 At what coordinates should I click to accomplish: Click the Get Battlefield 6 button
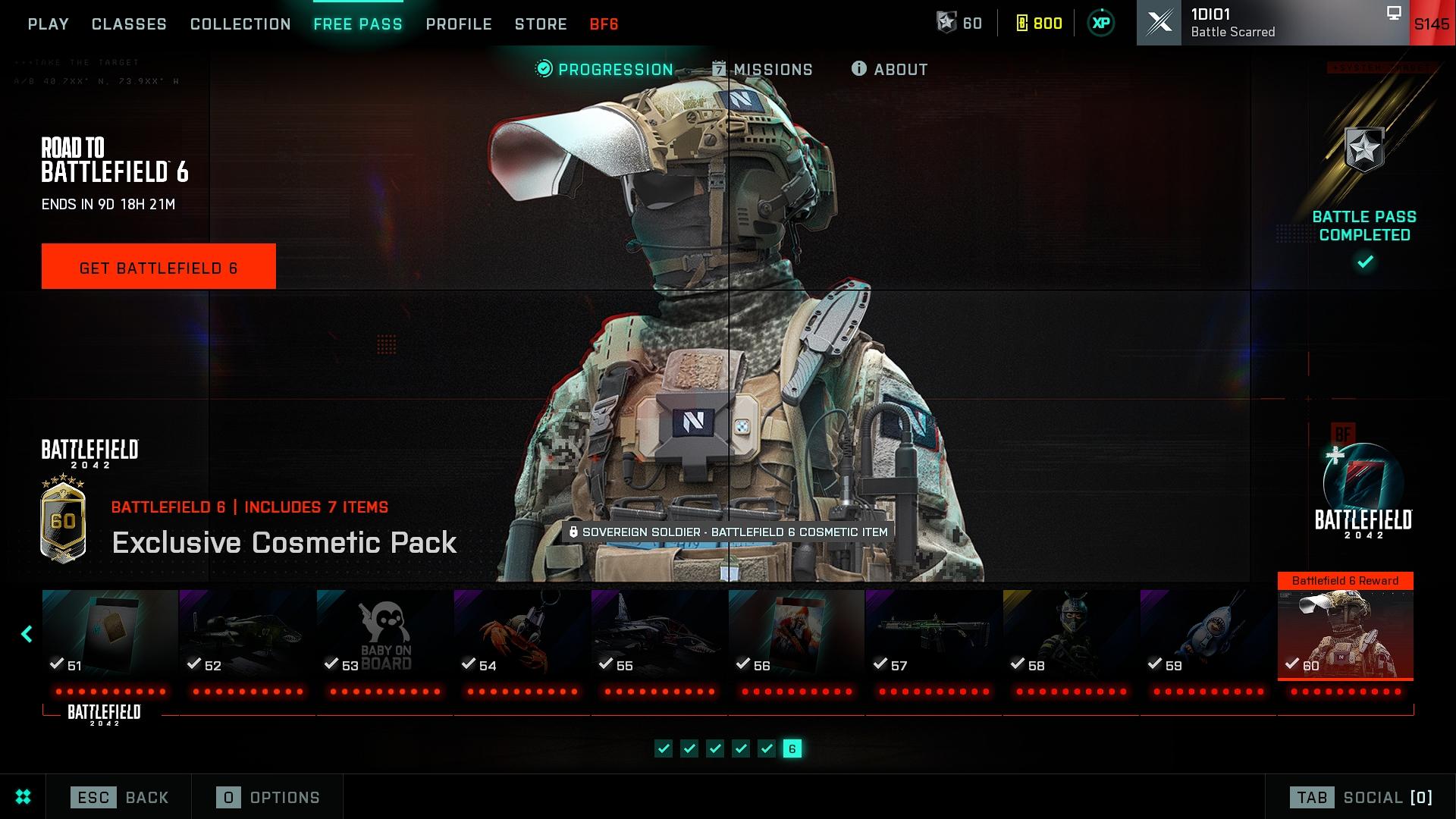158,266
